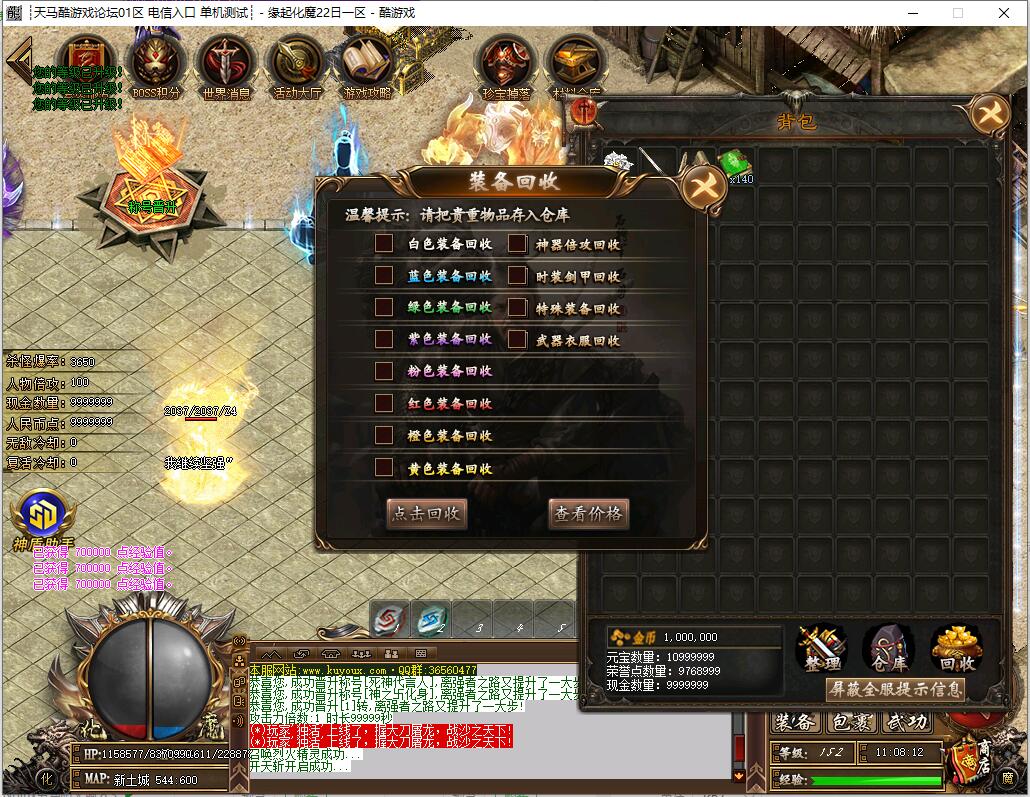The image size is (1030, 797).
Task: Switch to the 武功 skills tab
Action: click(x=907, y=722)
